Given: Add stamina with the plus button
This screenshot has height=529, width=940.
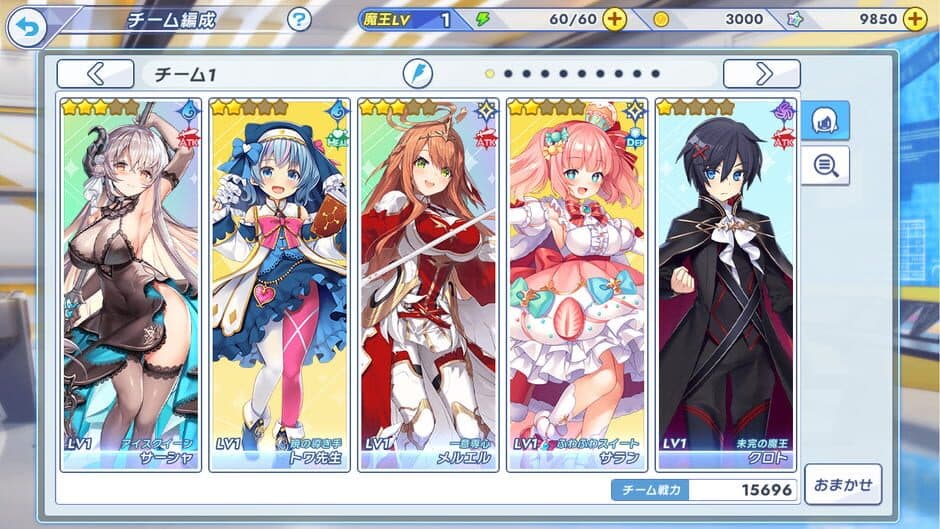Looking at the screenshot, I should pos(615,19).
